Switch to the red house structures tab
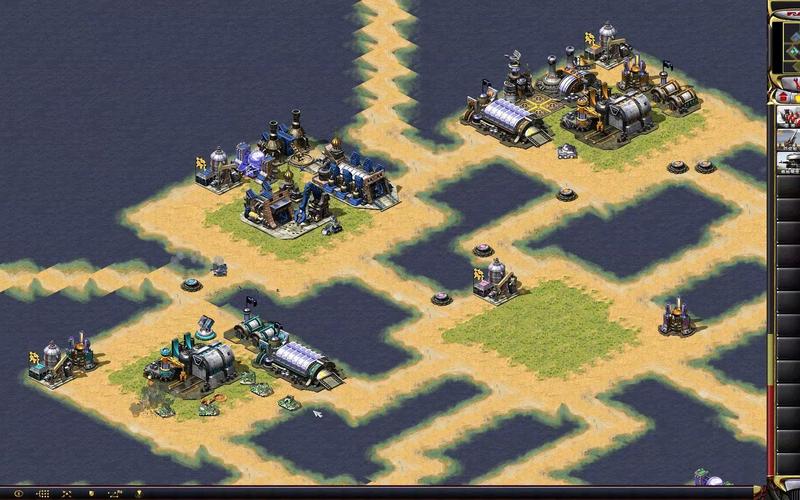 pos(783,97)
